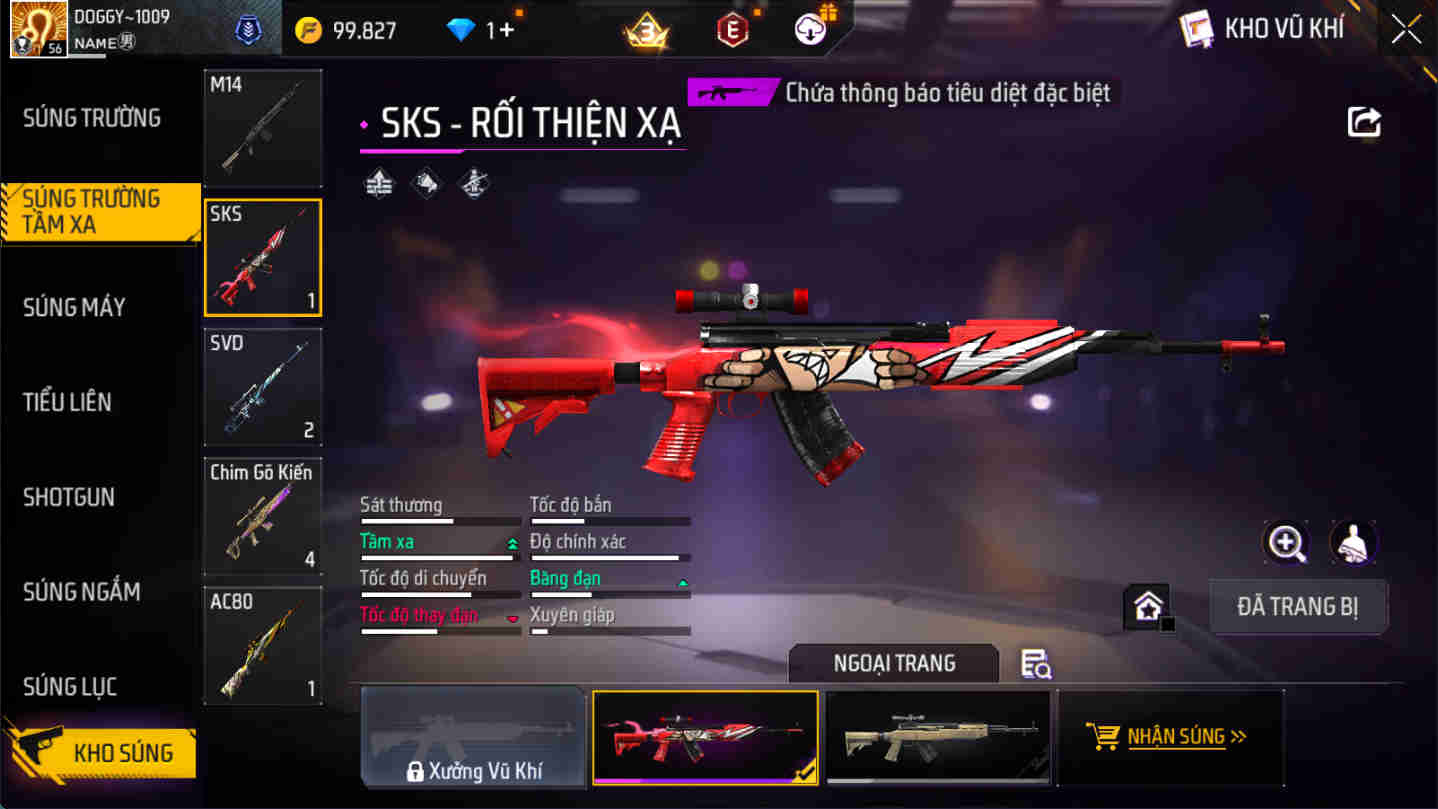Click the gold coin currency icon
This screenshot has height=809, width=1438.
pos(308,30)
